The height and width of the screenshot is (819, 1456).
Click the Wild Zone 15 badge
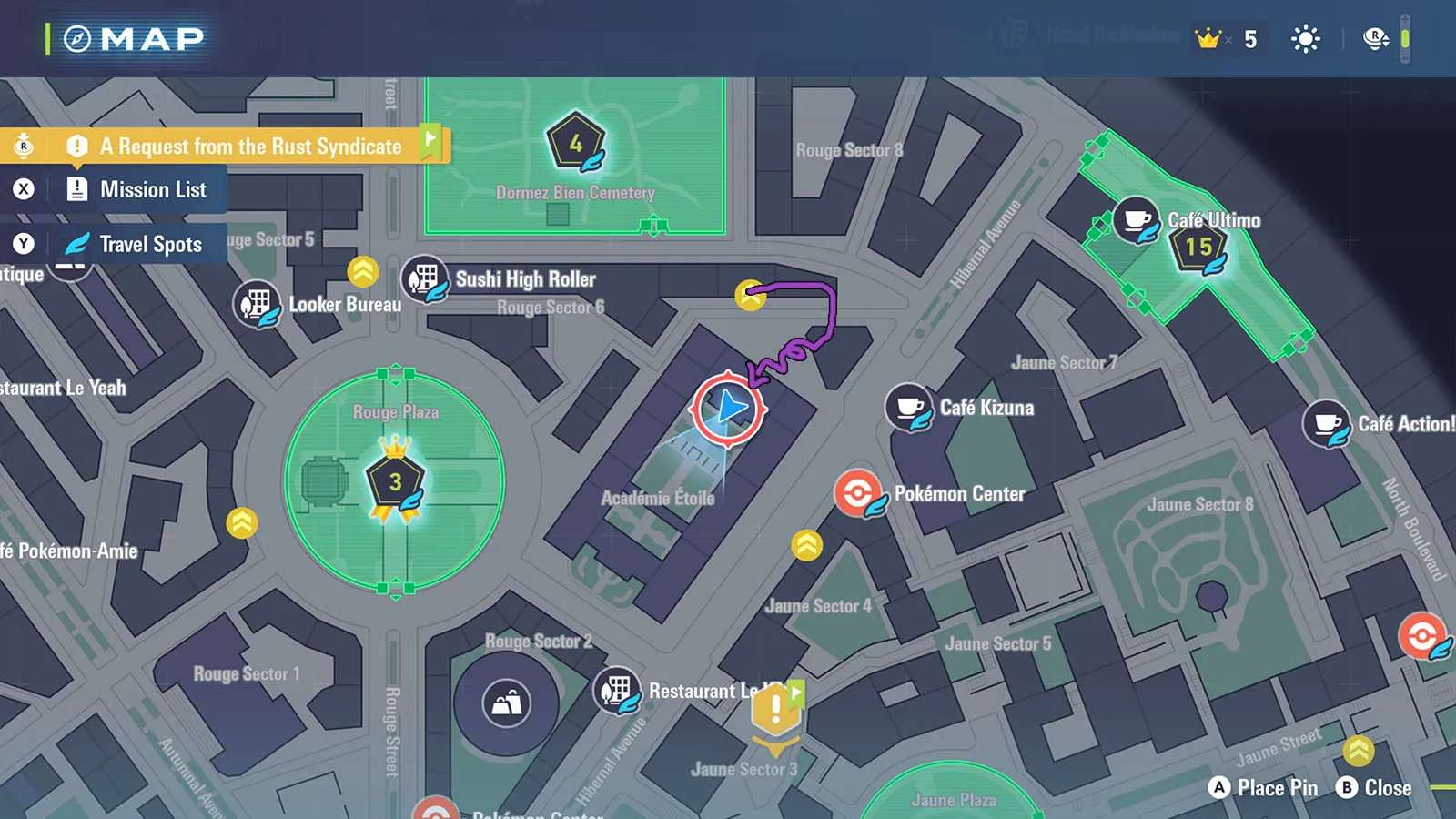click(x=1198, y=247)
